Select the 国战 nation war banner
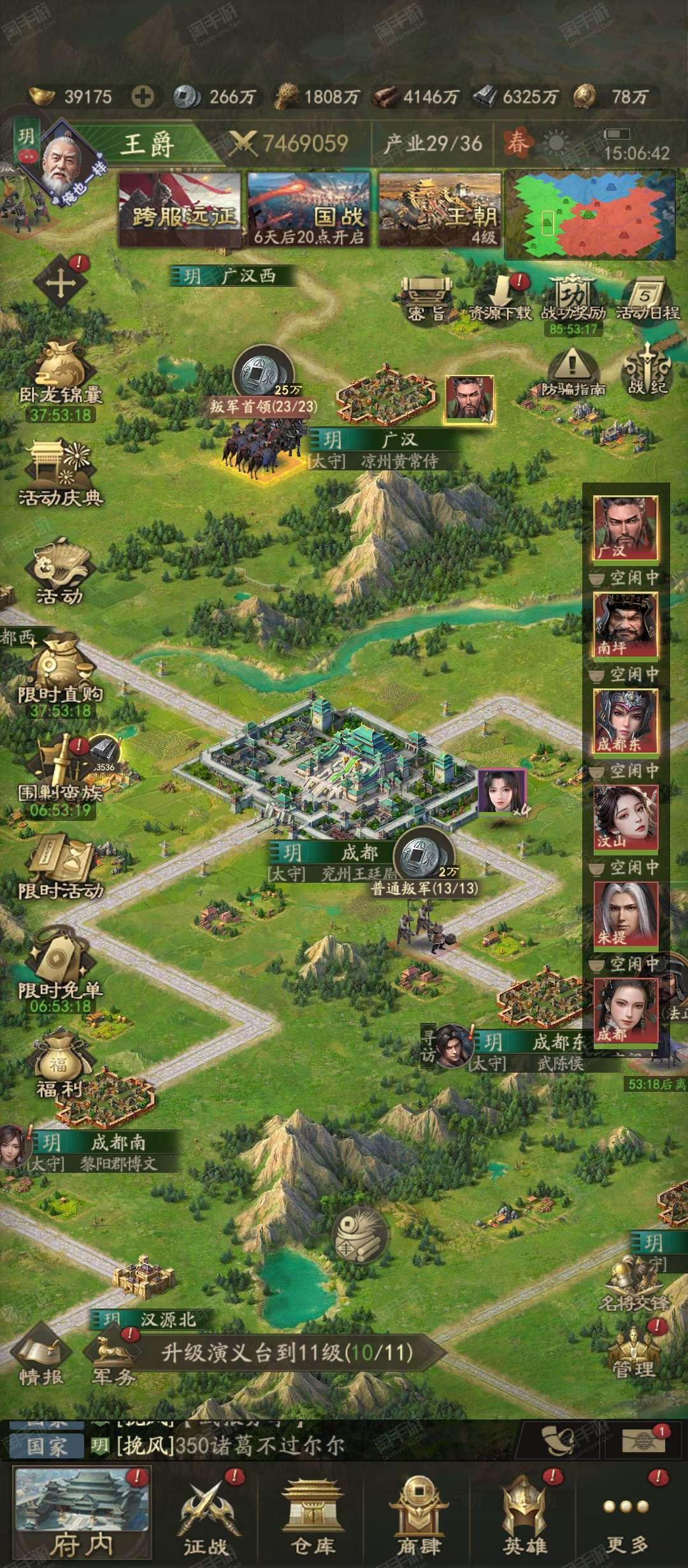Viewport: 688px width, 1568px height. 310,209
